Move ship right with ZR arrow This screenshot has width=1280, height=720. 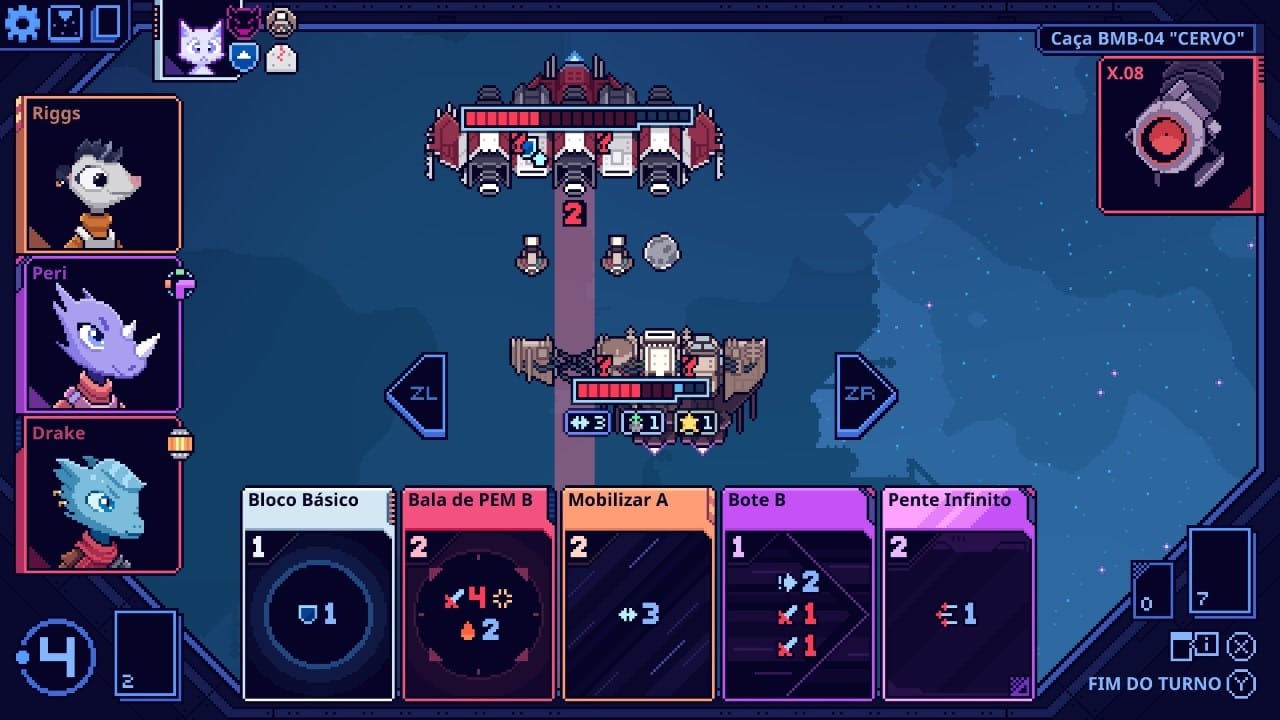[x=864, y=395]
